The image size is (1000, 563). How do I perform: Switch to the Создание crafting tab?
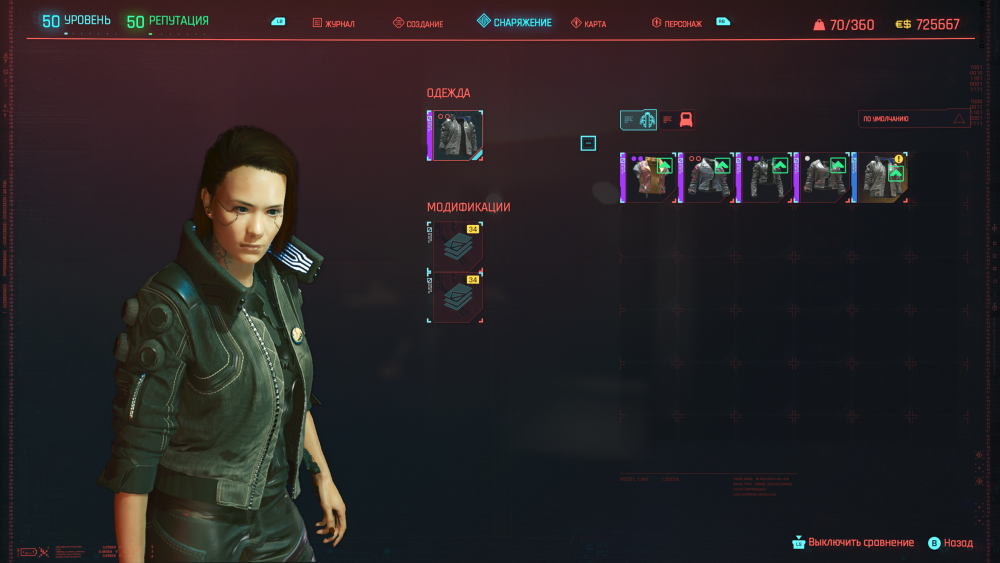(x=418, y=23)
